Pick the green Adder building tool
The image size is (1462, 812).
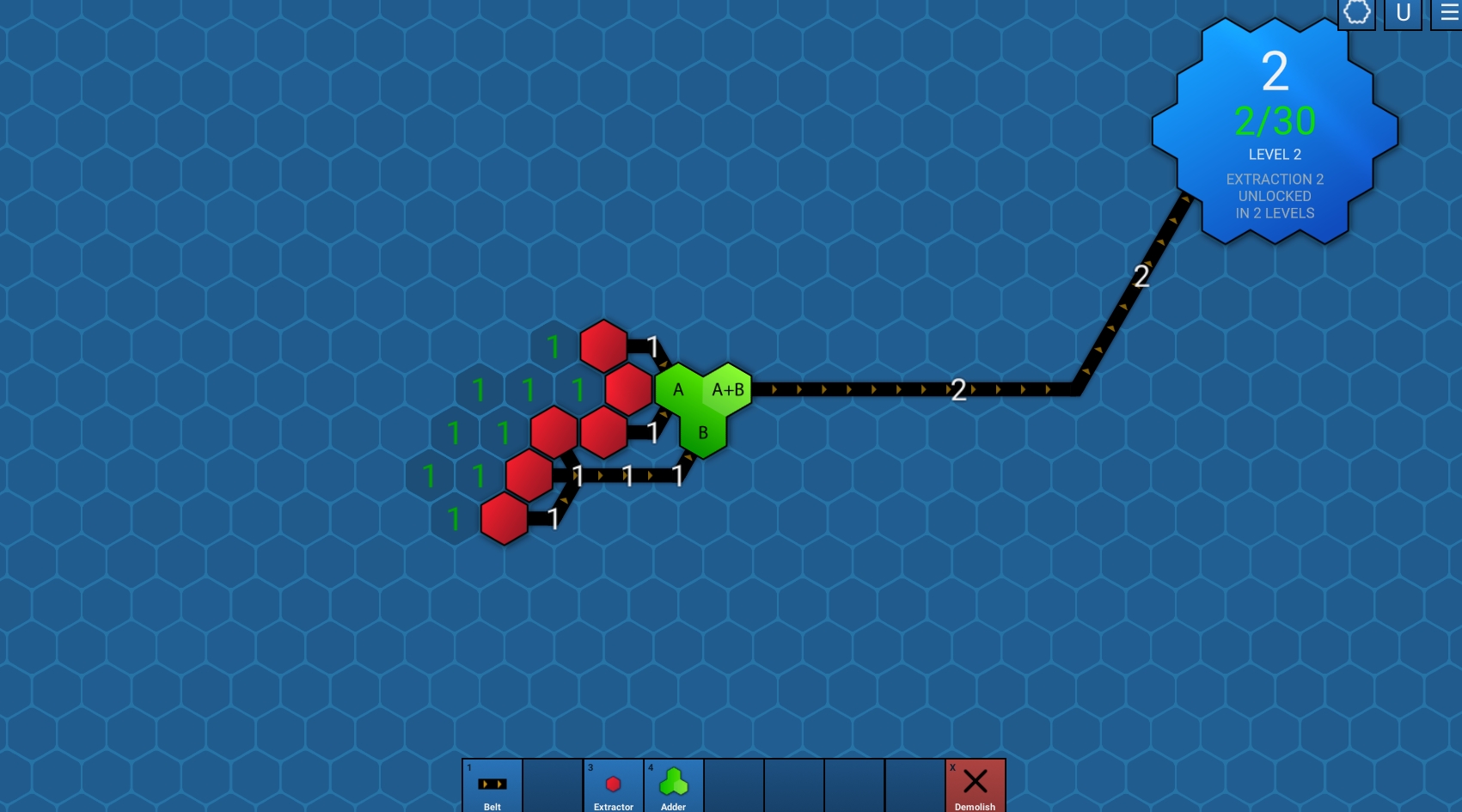pyautogui.click(x=673, y=785)
